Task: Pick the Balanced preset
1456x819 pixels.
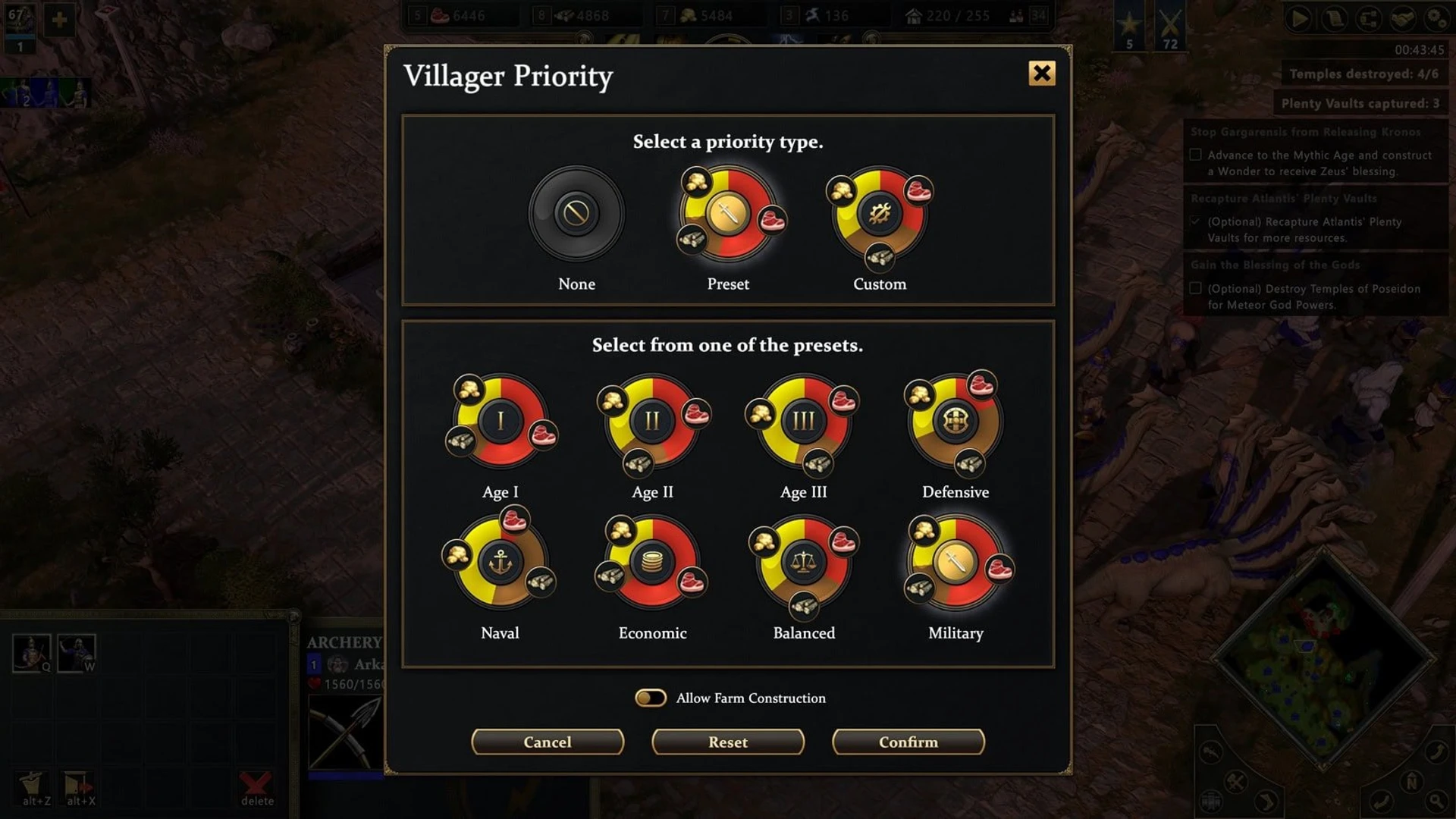Action: coord(804,563)
